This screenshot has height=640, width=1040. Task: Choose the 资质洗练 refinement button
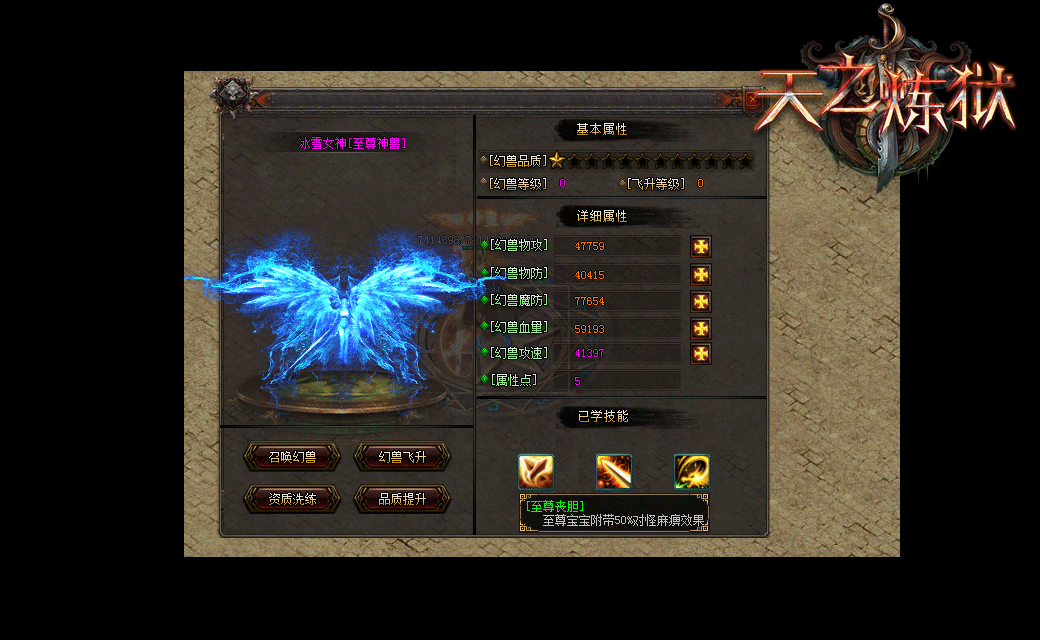pos(292,499)
